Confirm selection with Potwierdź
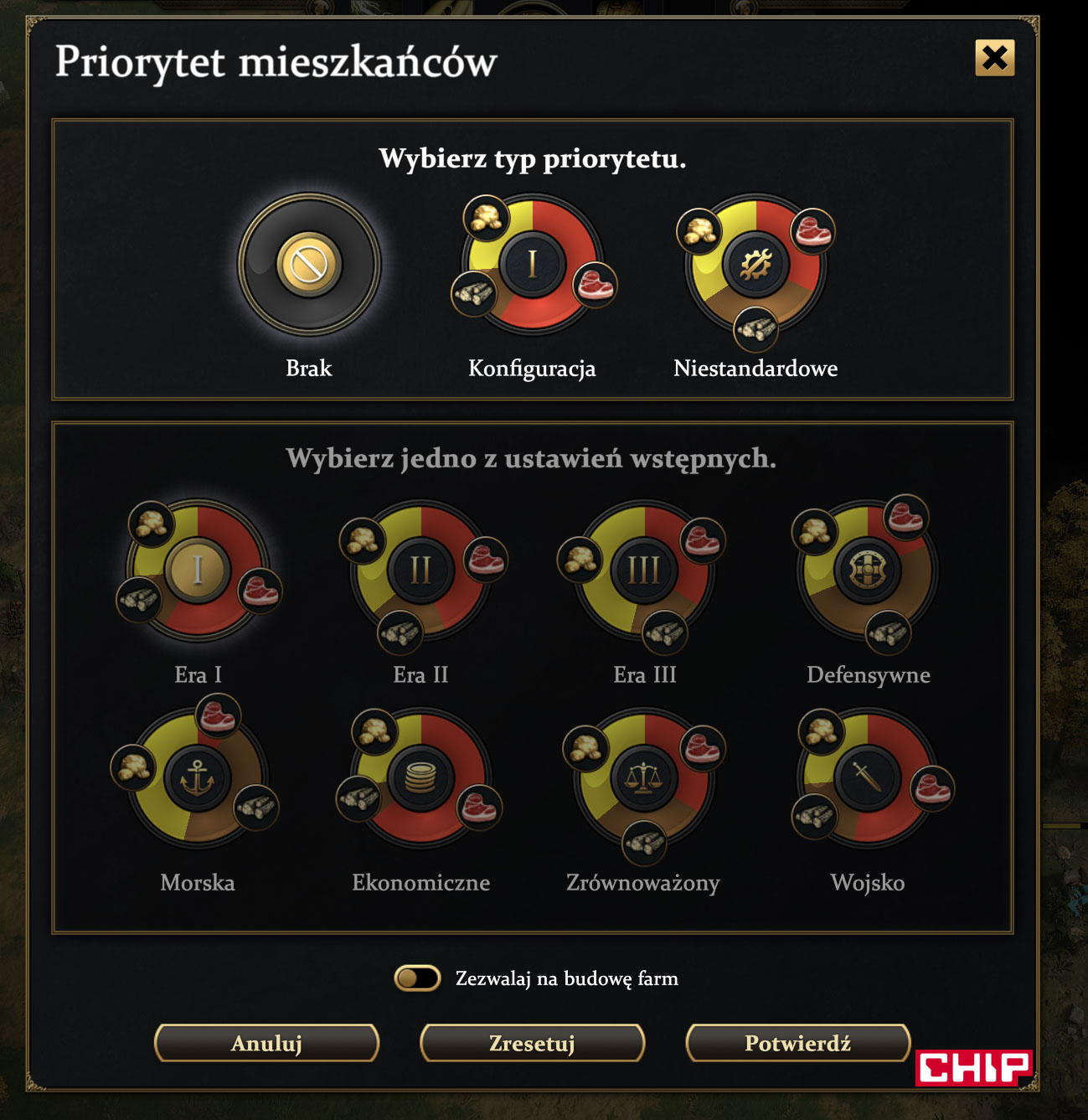This screenshot has width=1088, height=1120. coord(797,1043)
